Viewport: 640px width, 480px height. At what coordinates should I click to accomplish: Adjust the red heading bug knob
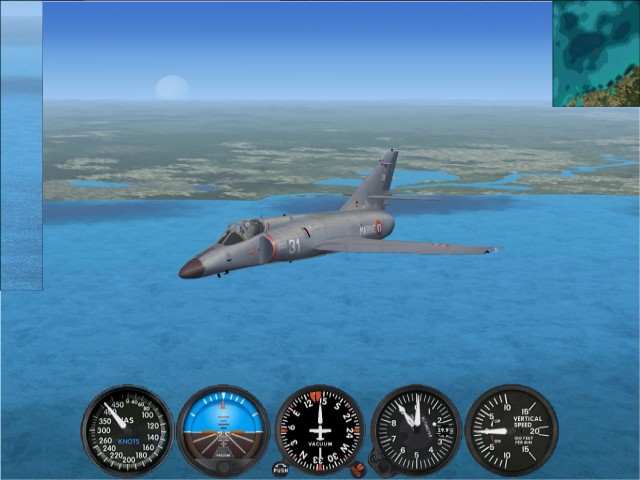pyautogui.click(x=357, y=467)
